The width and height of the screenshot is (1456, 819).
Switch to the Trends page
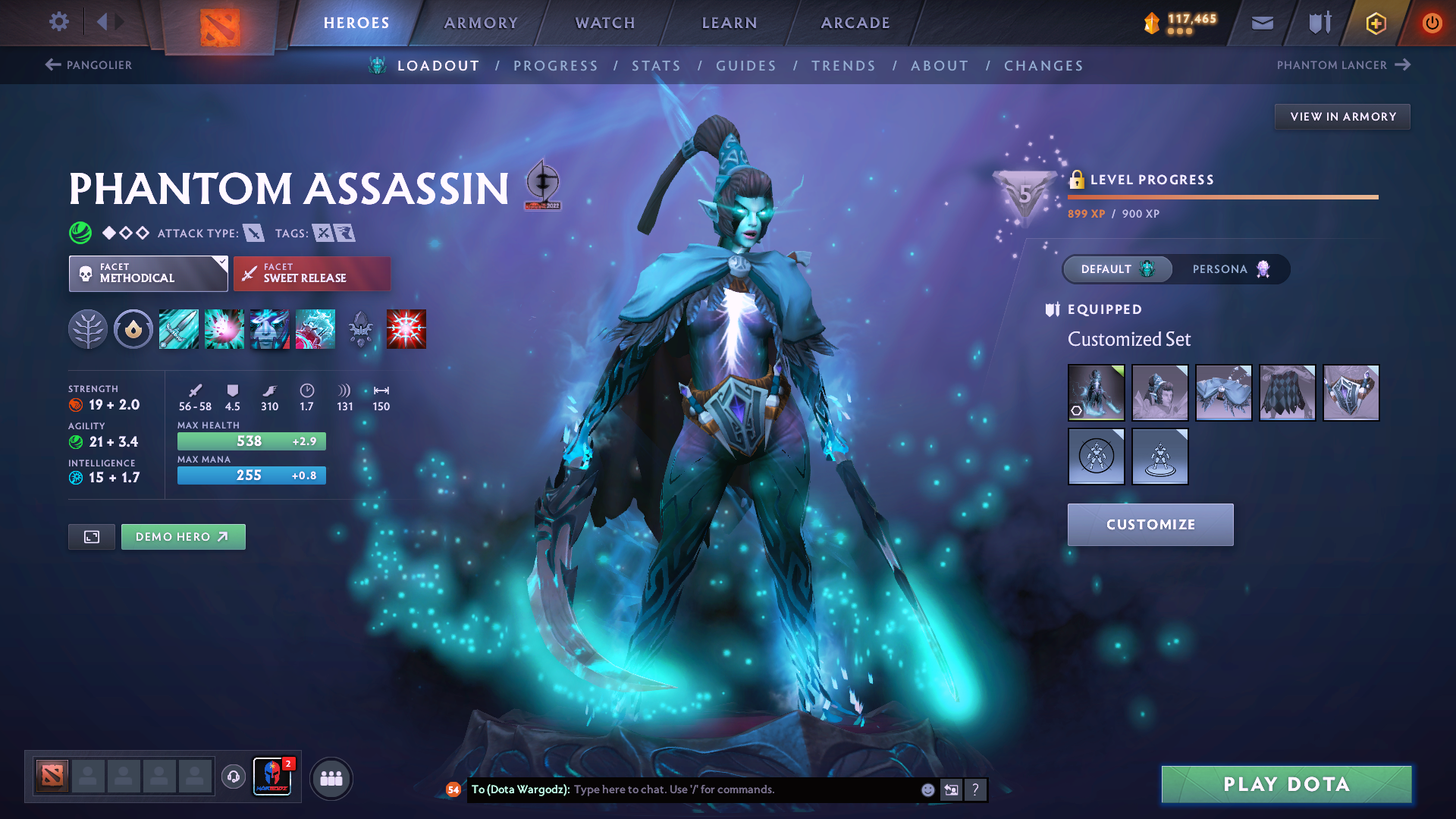(x=843, y=66)
